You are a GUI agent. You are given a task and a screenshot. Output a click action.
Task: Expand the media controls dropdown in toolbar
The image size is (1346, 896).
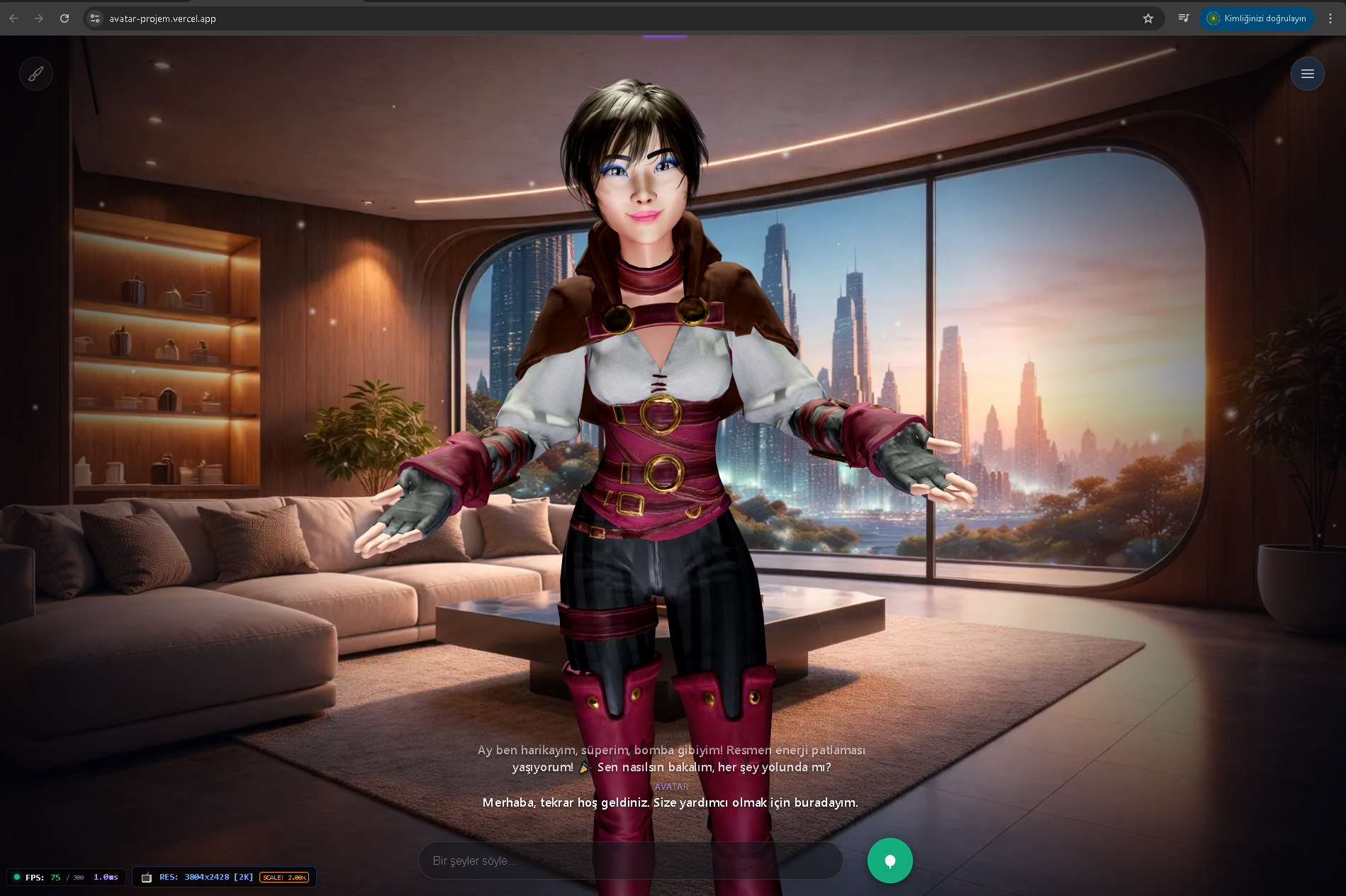point(1183,18)
